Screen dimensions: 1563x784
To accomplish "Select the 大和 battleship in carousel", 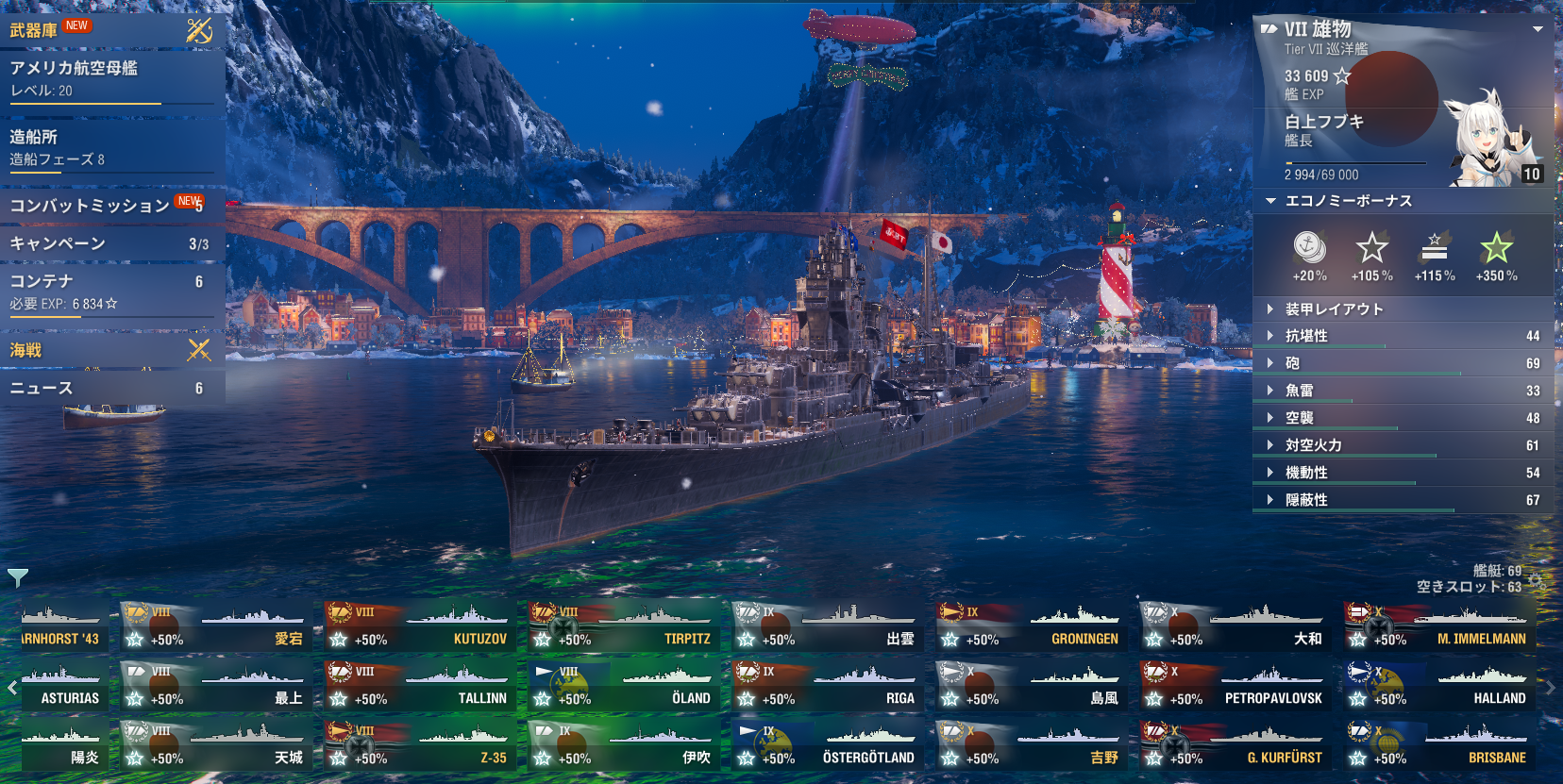I will click(1235, 628).
